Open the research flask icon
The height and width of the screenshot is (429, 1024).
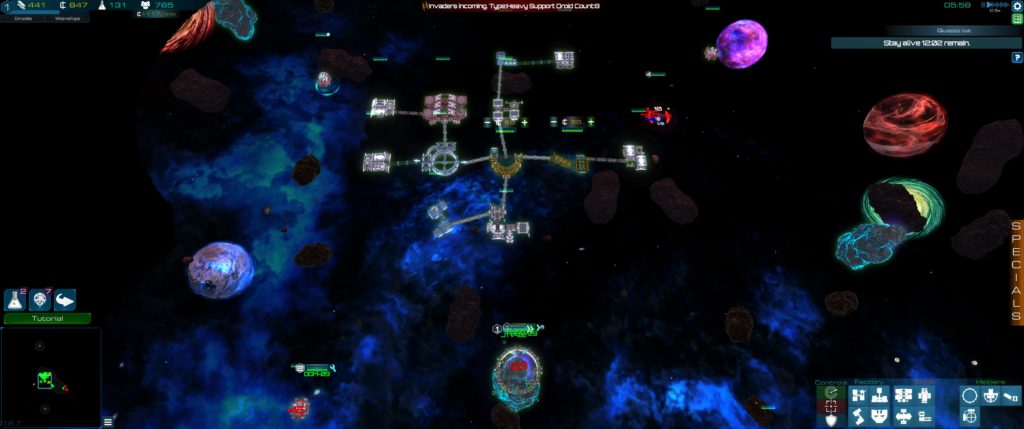[x=16, y=299]
